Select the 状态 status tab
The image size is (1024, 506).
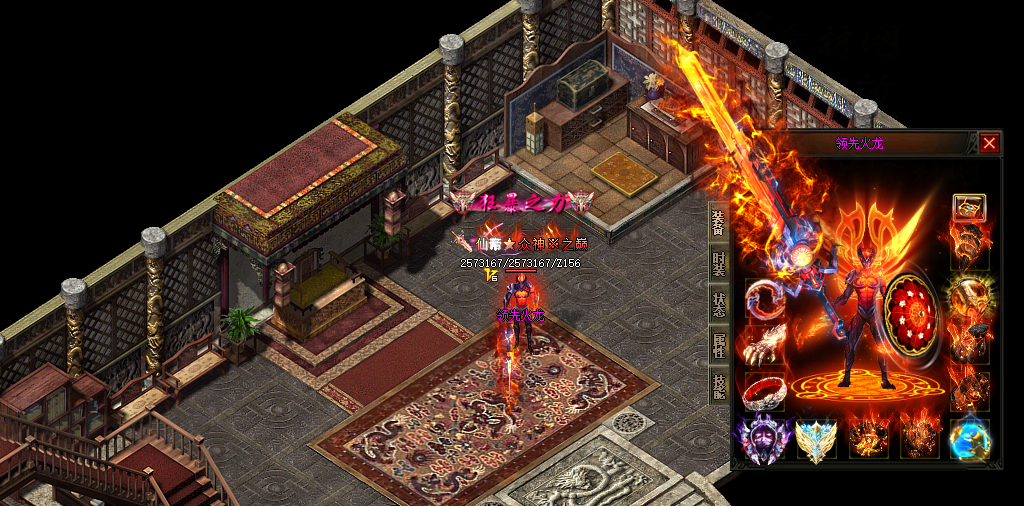click(x=718, y=305)
